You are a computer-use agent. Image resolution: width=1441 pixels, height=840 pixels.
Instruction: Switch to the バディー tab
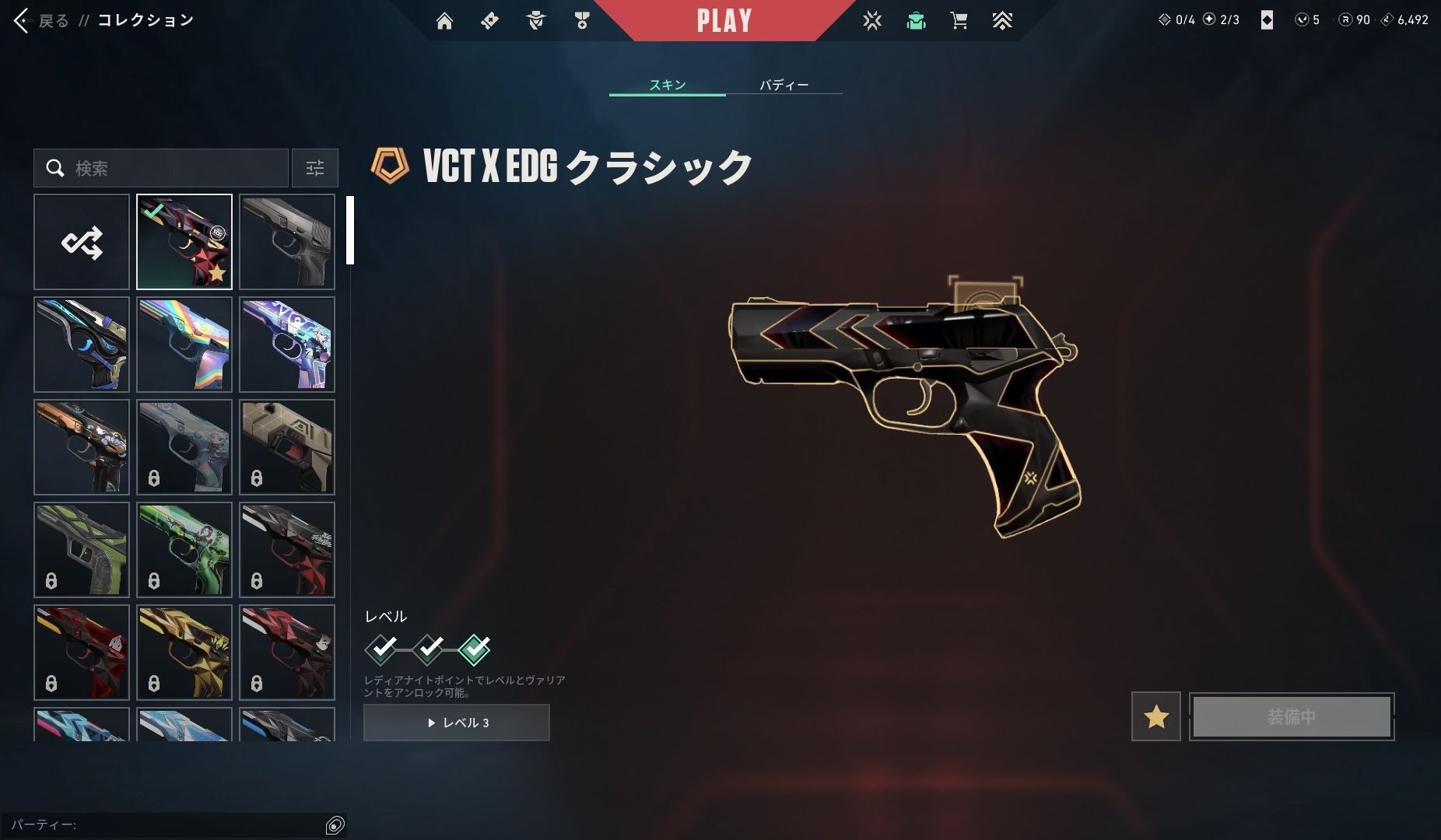784,85
